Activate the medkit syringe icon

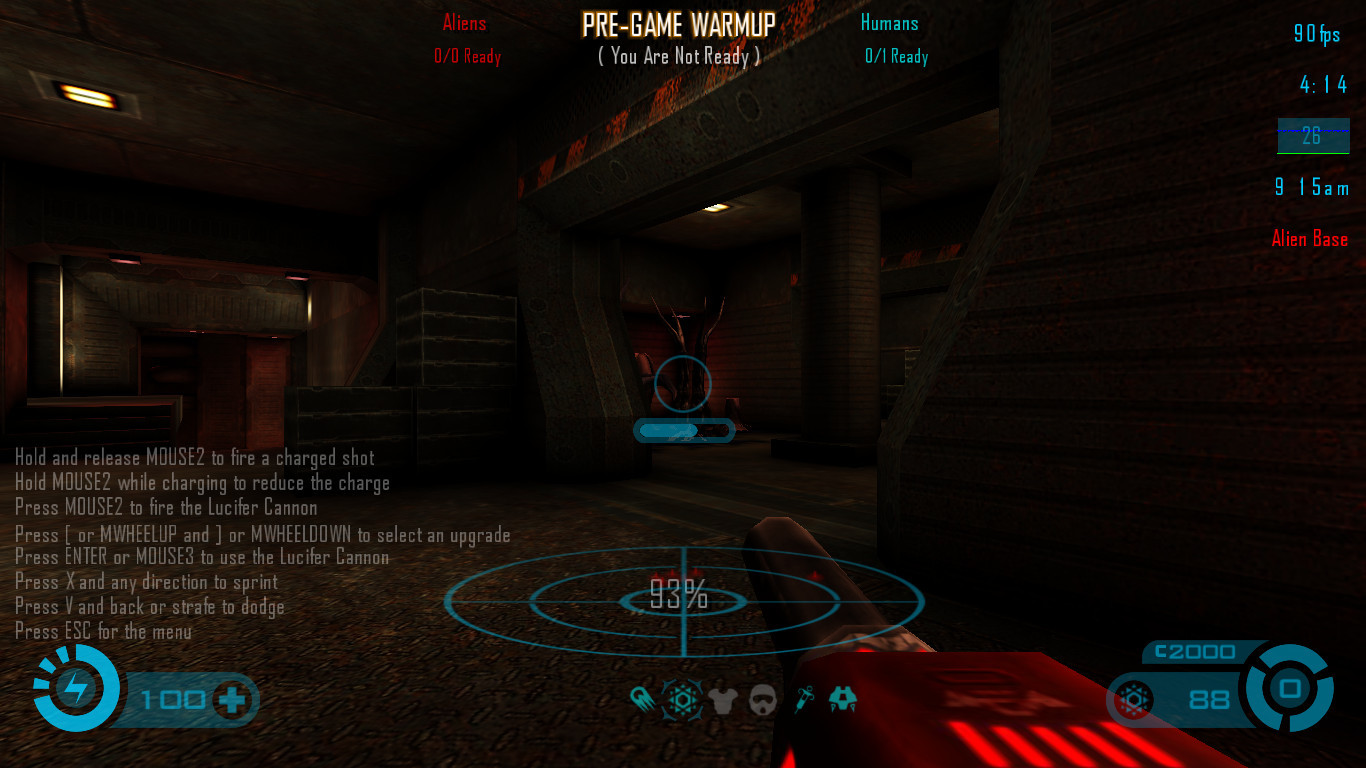point(804,699)
